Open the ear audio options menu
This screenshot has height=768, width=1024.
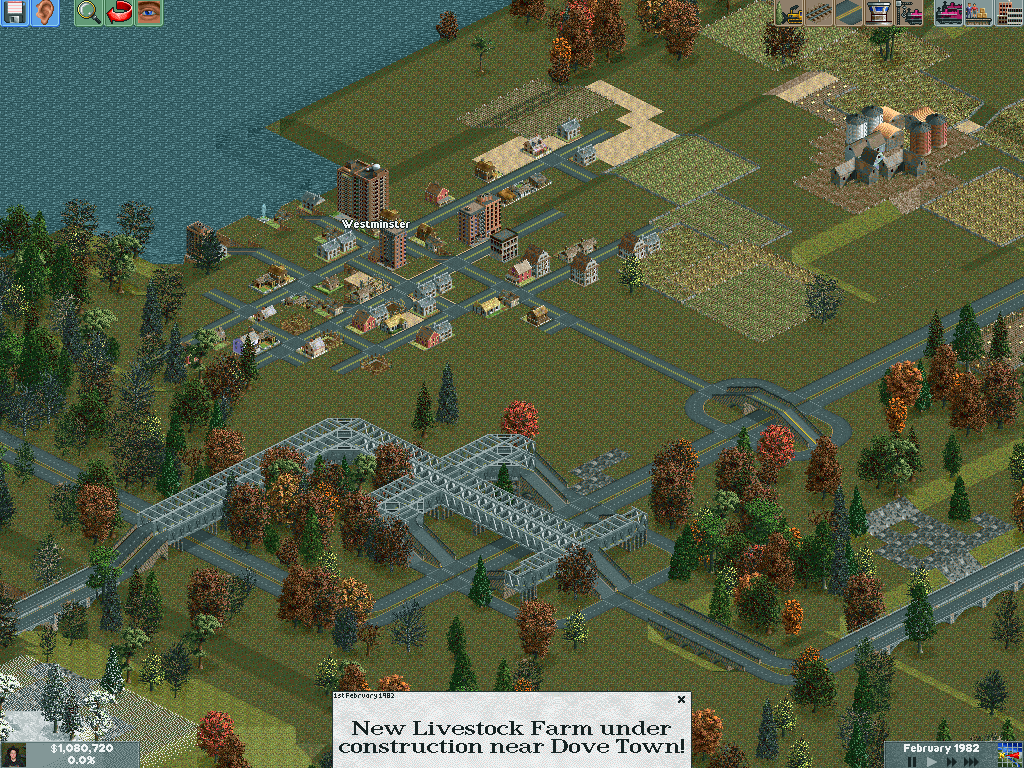coord(45,13)
